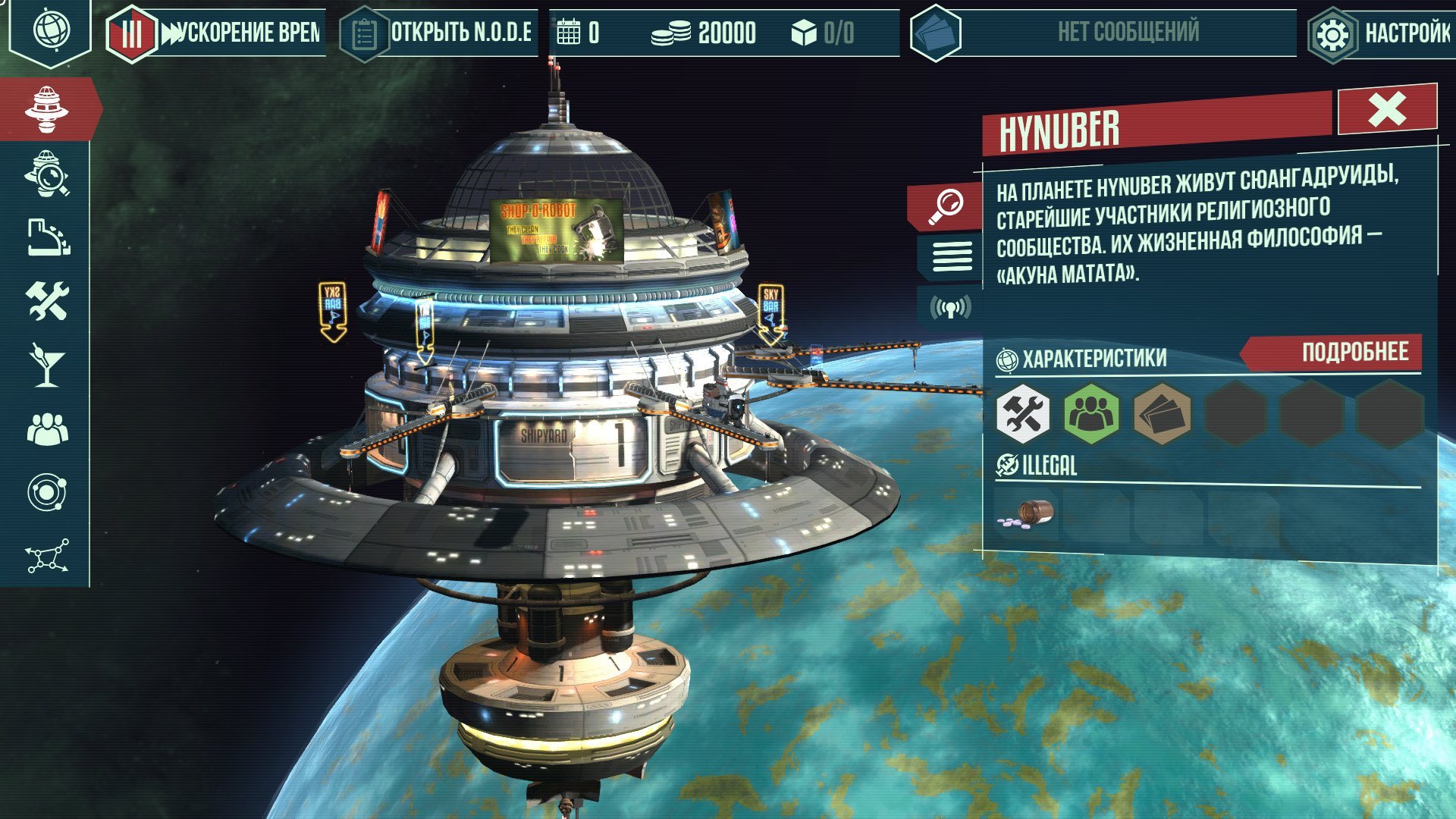The image size is (1456, 819).
Task: Close the Hynuber info panel
Action: 1386,110
